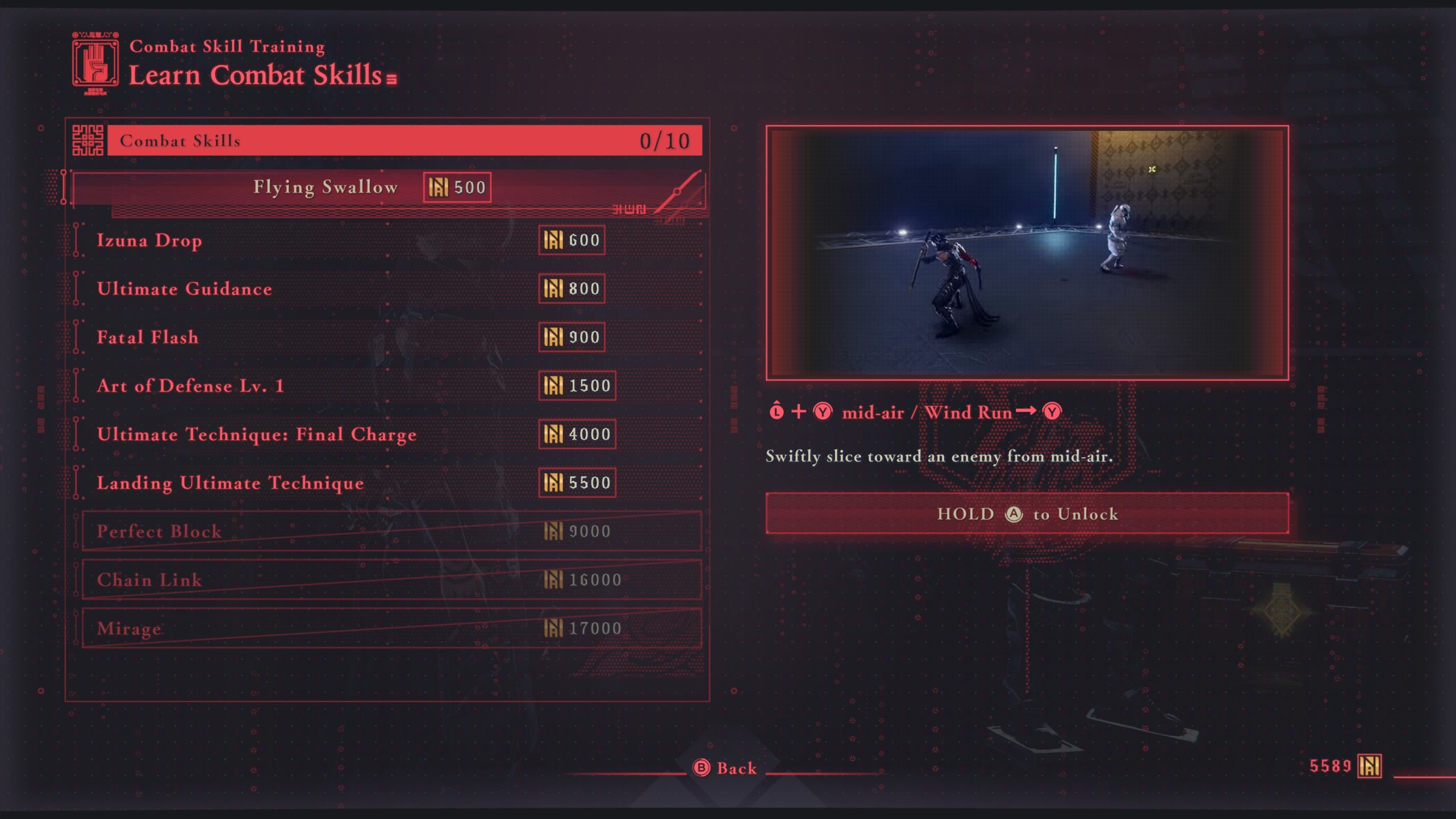Open the Flying Swallow preview video

pyautogui.click(x=1027, y=253)
